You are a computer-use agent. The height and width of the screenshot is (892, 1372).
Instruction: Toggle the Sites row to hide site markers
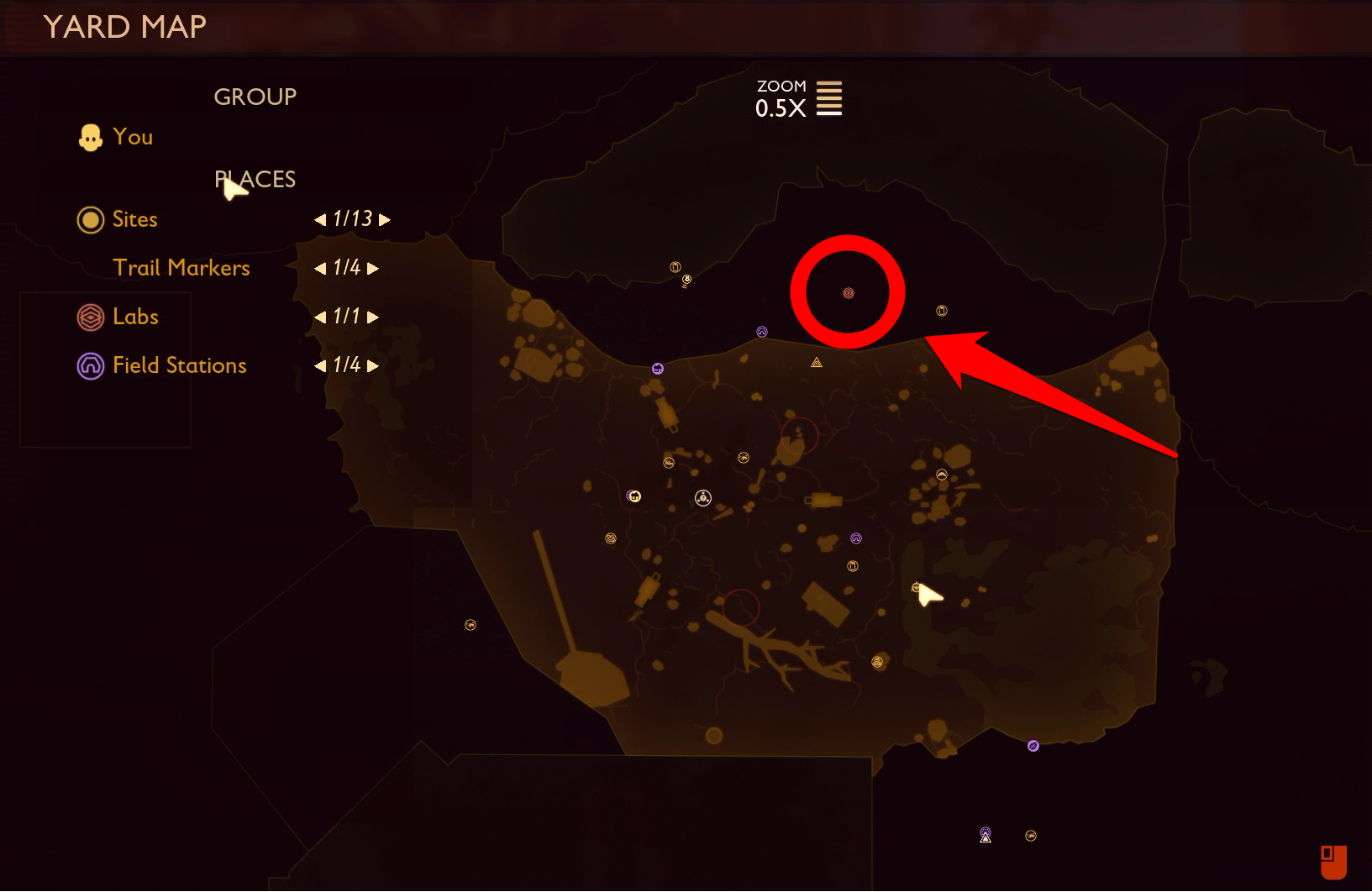click(x=134, y=219)
